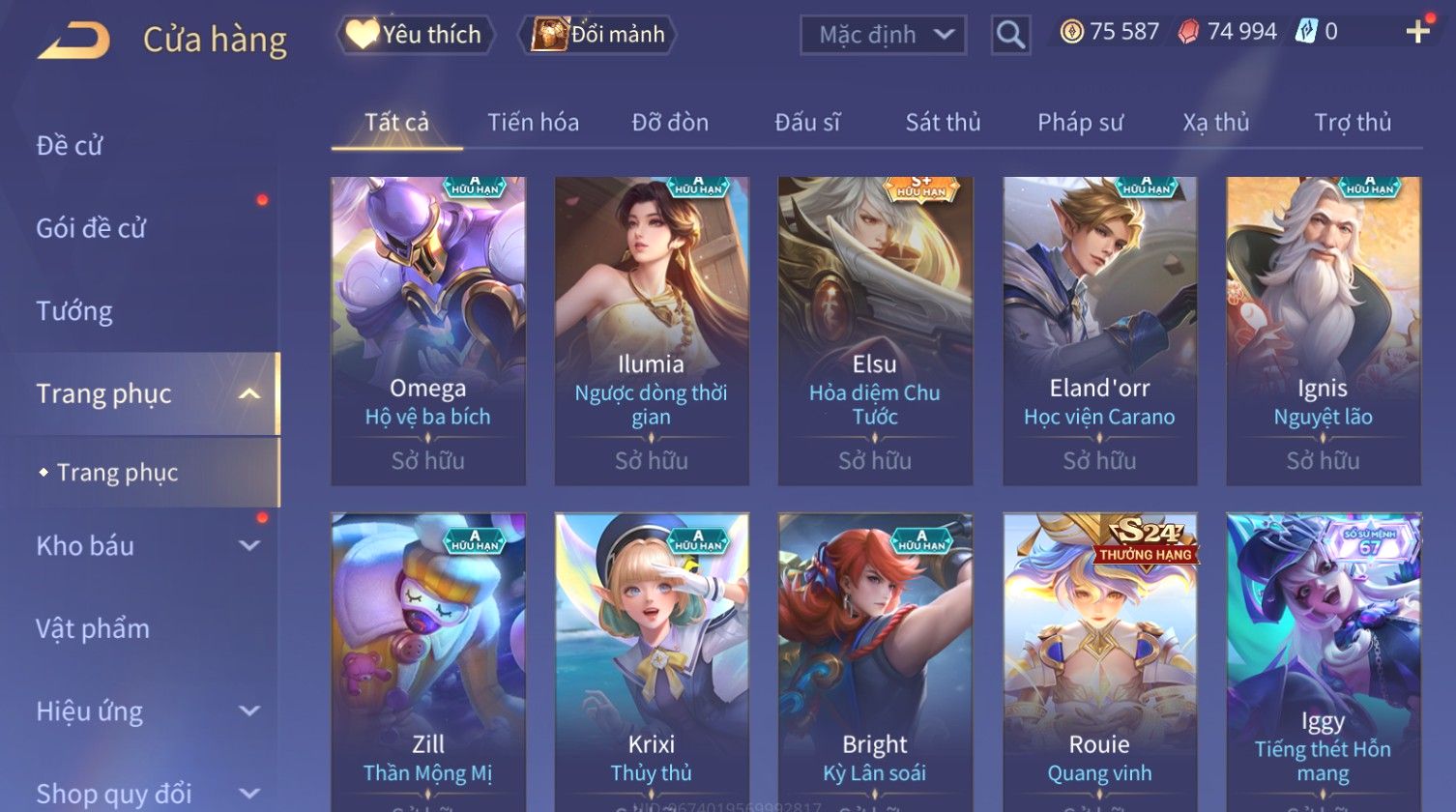This screenshot has width=1456, height=812.
Task: Select the Pháp sư tab
Action: click(1080, 123)
